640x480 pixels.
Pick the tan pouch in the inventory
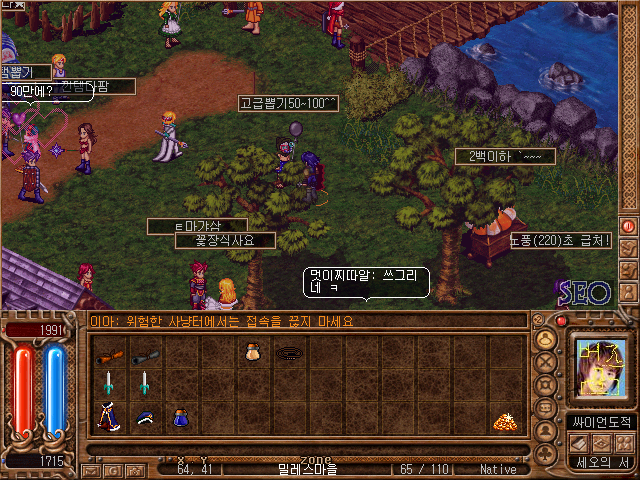(252, 352)
